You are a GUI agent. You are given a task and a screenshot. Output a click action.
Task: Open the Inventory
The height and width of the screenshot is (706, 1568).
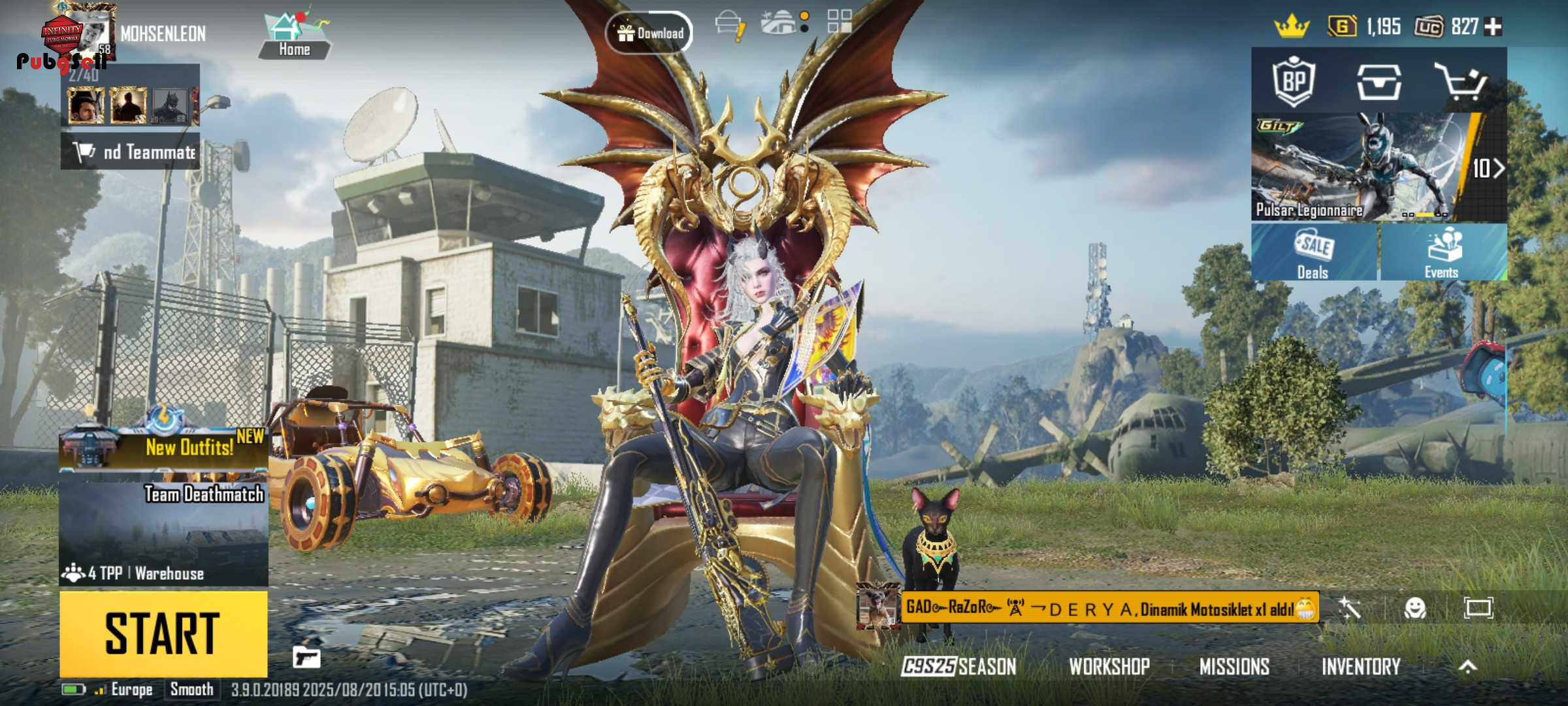pyautogui.click(x=1361, y=666)
